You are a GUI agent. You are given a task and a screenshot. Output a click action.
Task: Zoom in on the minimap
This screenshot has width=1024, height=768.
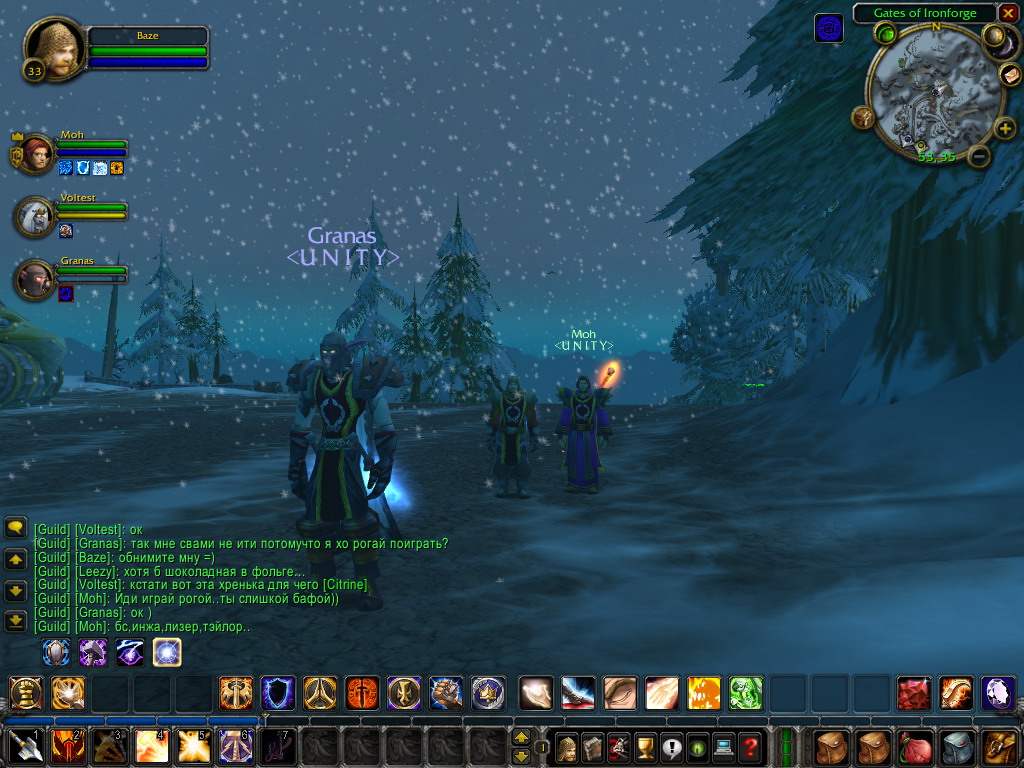[x=1005, y=128]
